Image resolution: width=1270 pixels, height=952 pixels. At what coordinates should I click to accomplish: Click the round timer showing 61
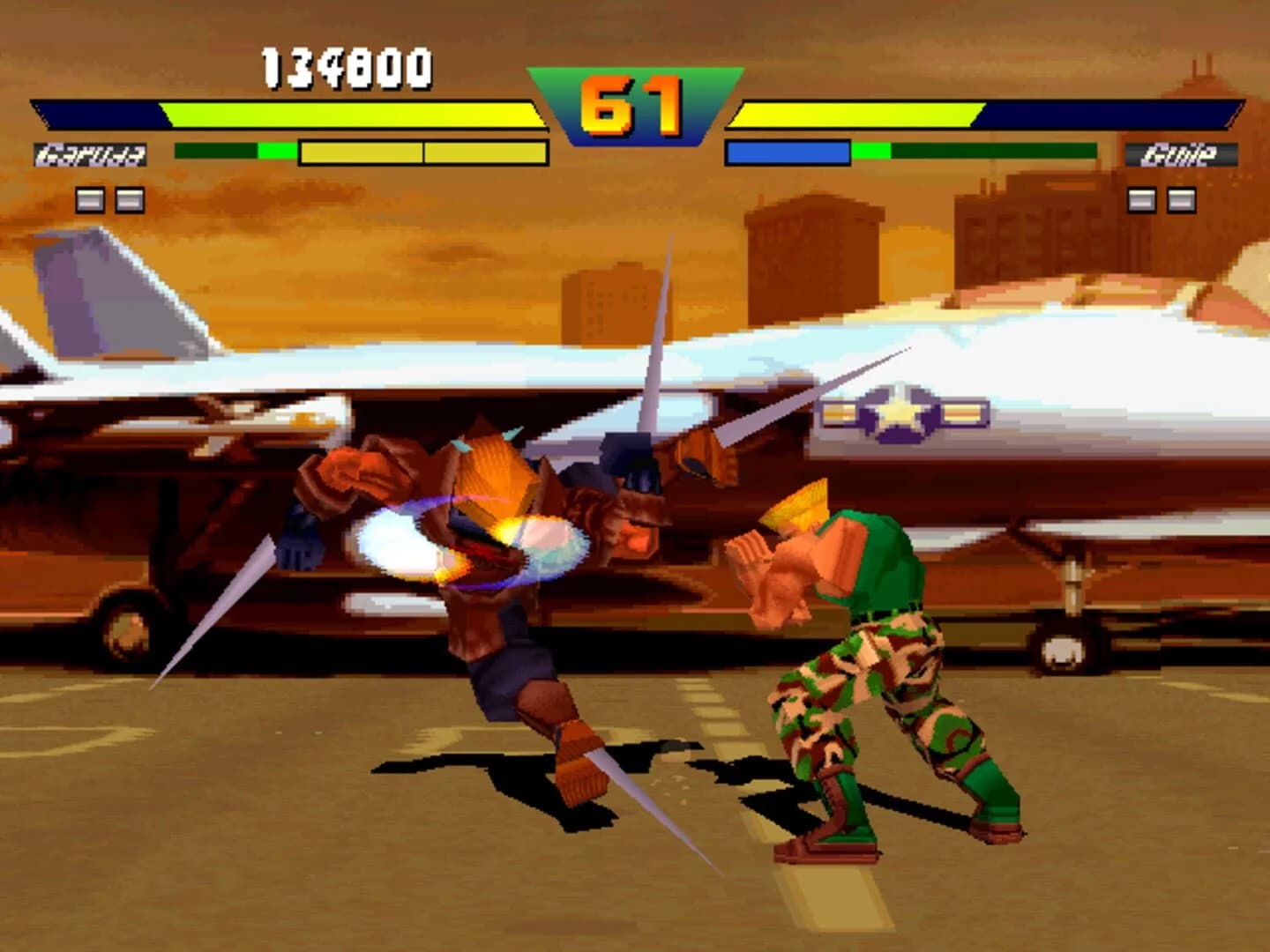[631, 100]
